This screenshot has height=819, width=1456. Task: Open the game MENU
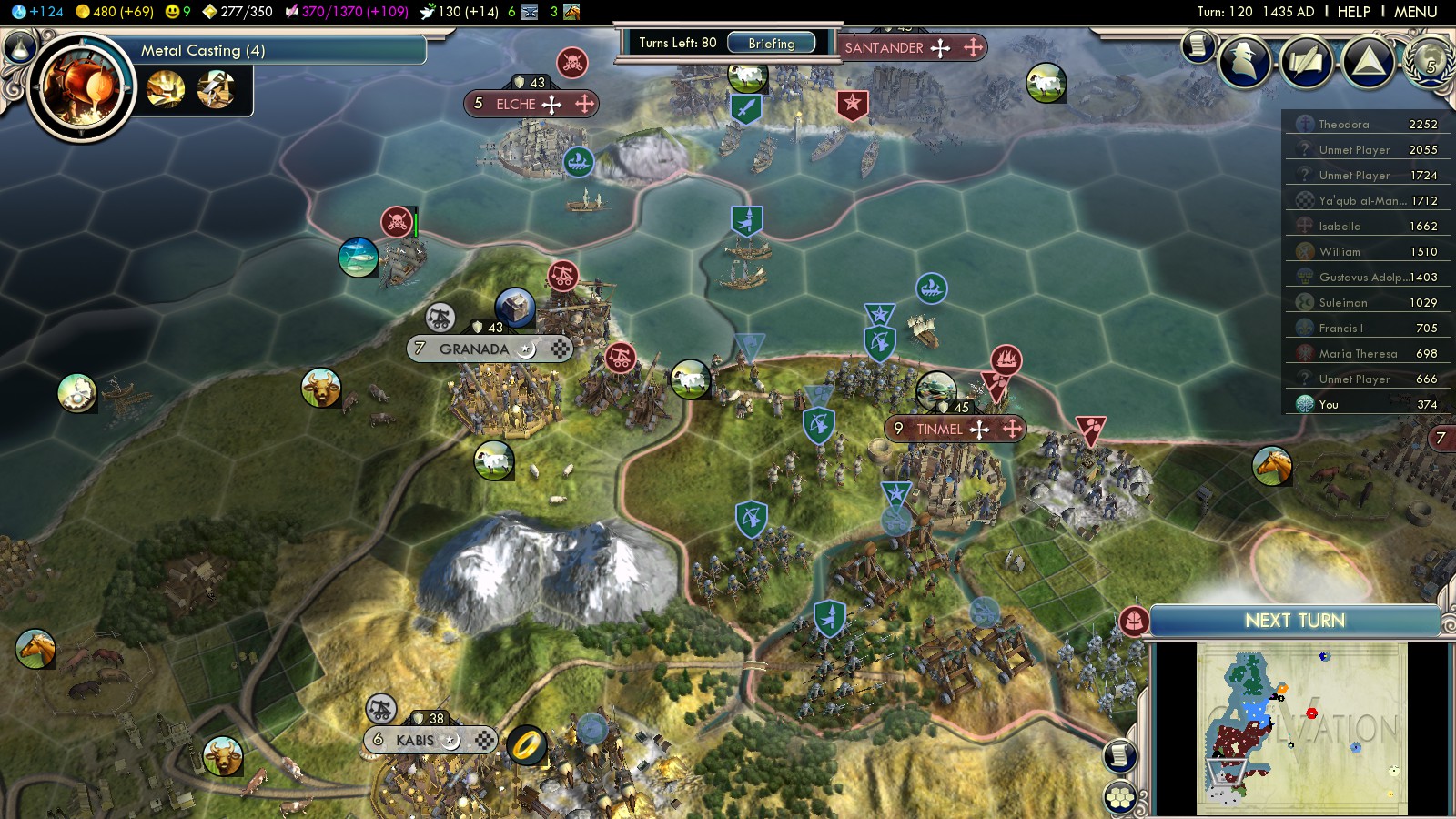pyautogui.click(x=1415, y=12)
